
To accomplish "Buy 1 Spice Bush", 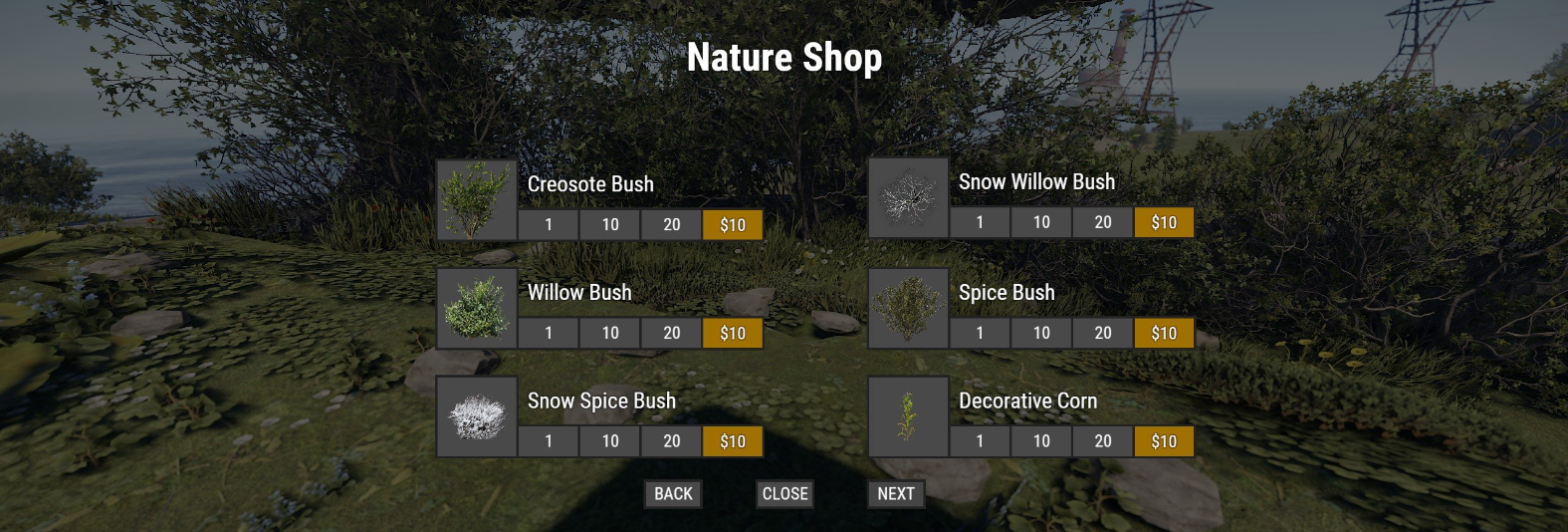I will 980,334.
